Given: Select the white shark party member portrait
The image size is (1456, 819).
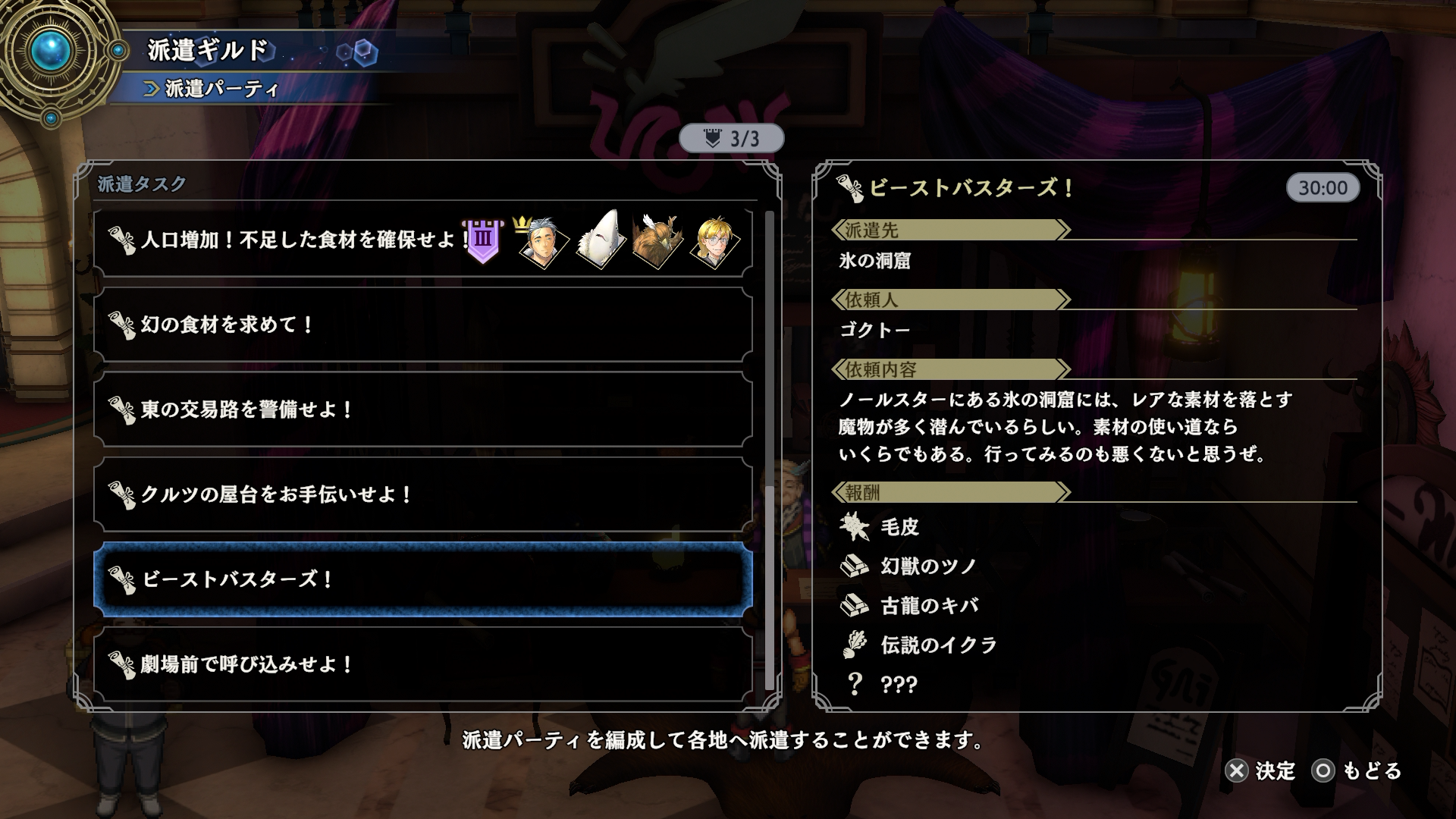Looking at the screenshot, I should [x=601, y=241].
